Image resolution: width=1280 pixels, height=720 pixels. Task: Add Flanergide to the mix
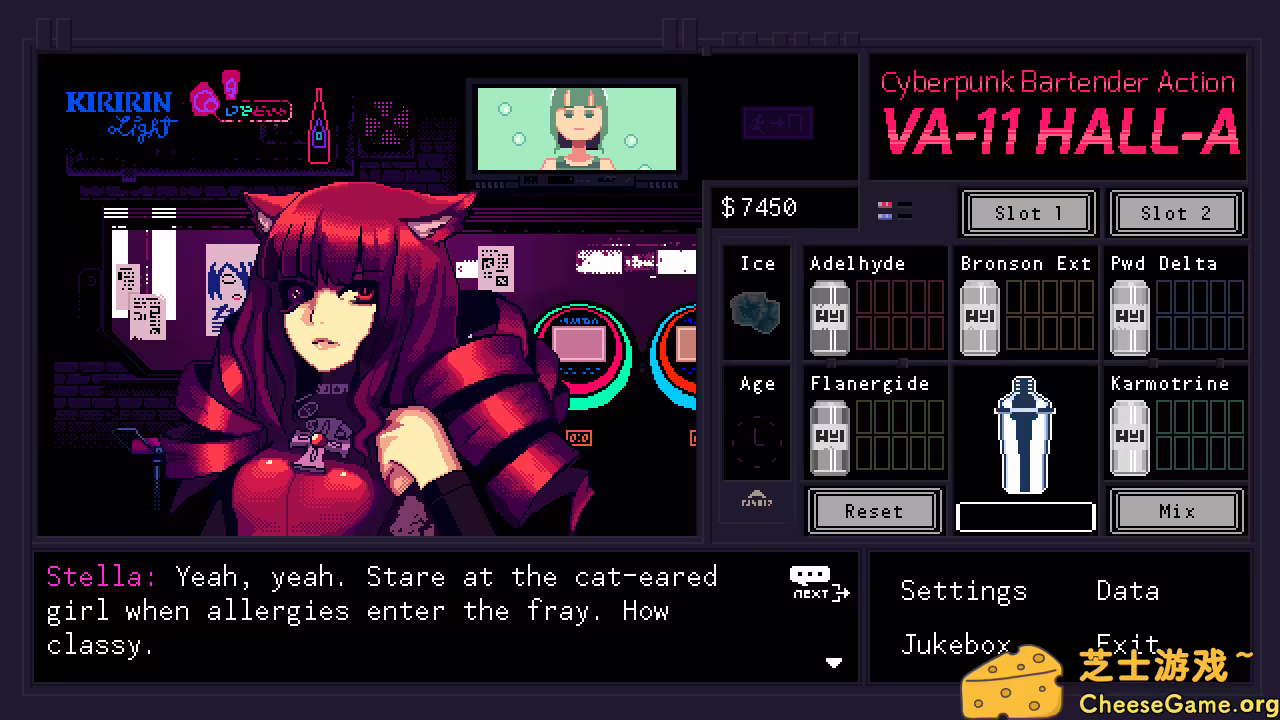(830, 437)
